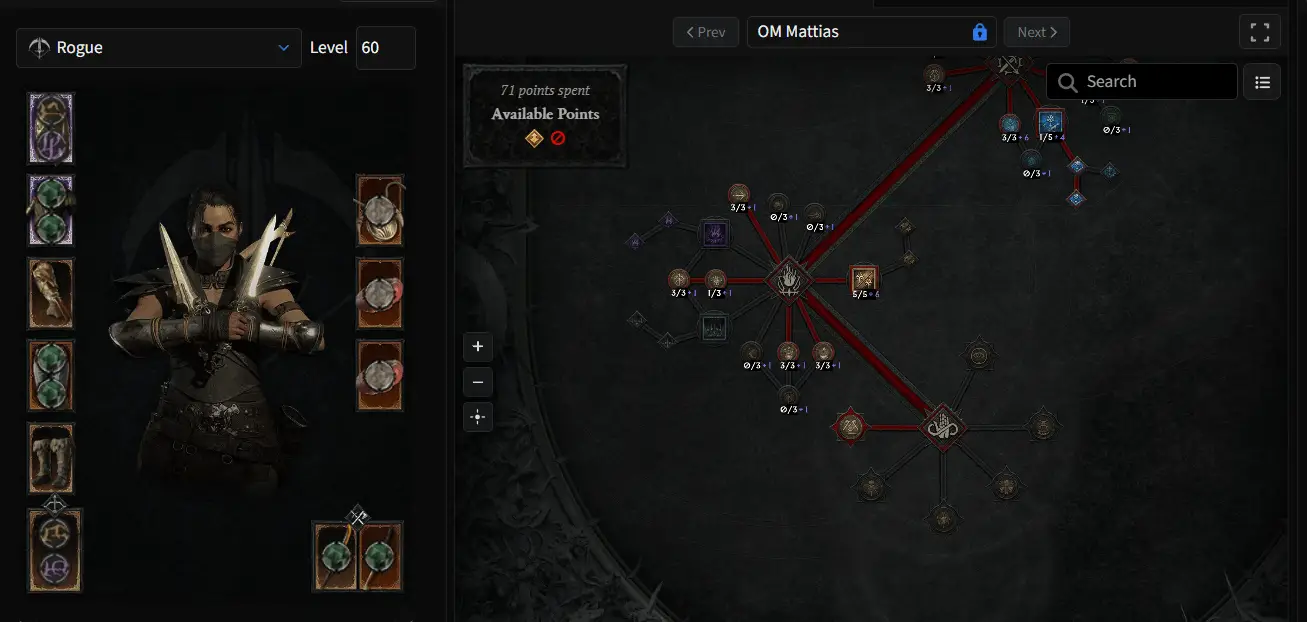This screenshot has width=1307, height=622.
Task: Go to the previous build with Prev
Action: [705, 32]
